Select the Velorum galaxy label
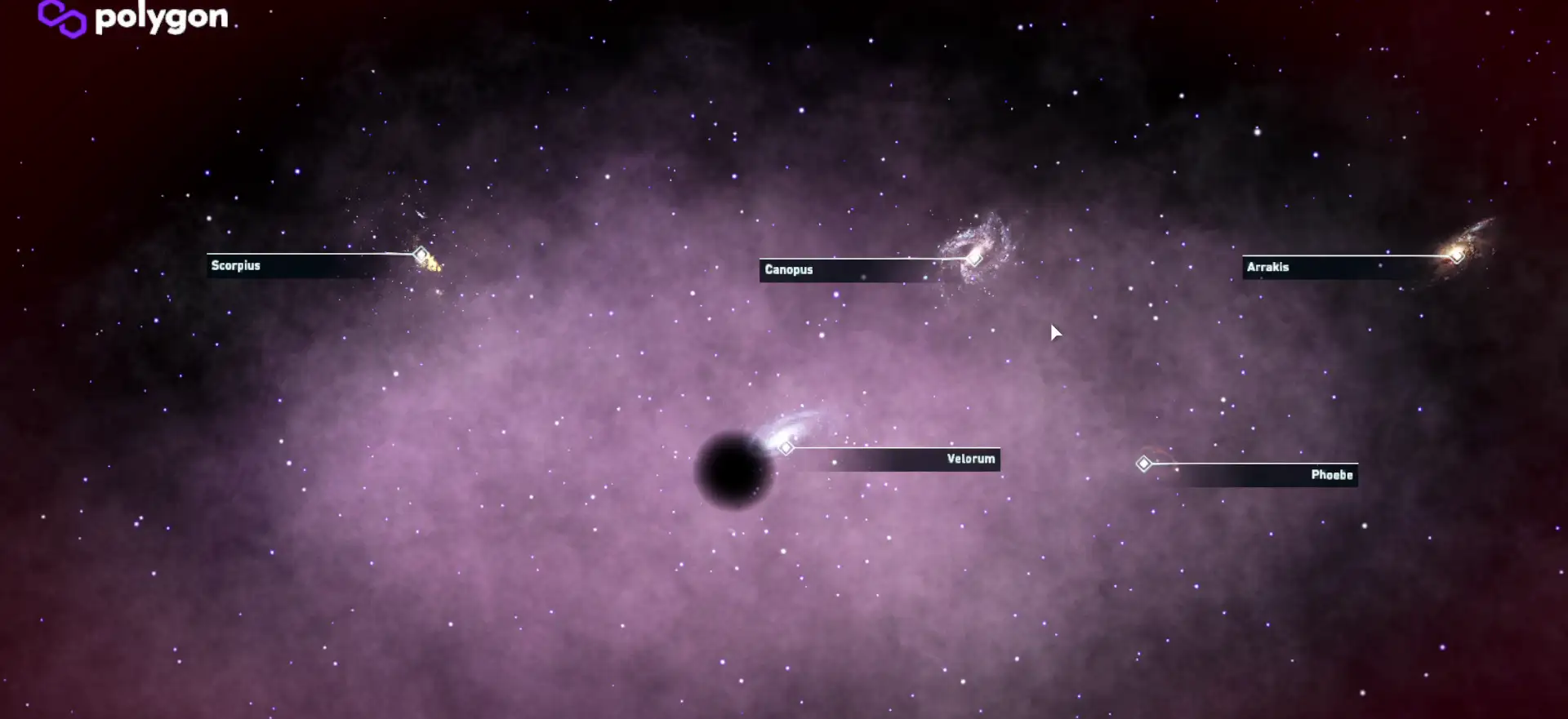The height and width of the screenshot is (719, 1568). [970, 459]
